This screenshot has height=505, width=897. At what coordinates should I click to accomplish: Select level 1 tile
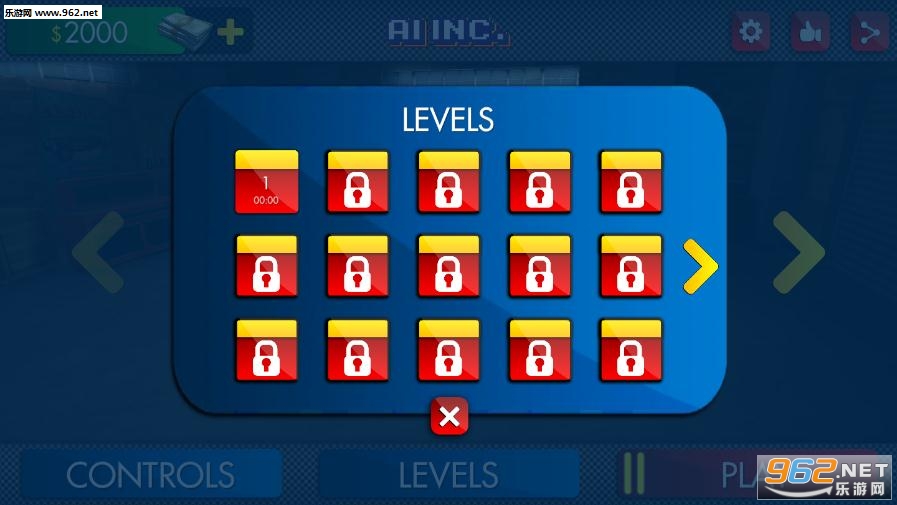pos(266,182)
